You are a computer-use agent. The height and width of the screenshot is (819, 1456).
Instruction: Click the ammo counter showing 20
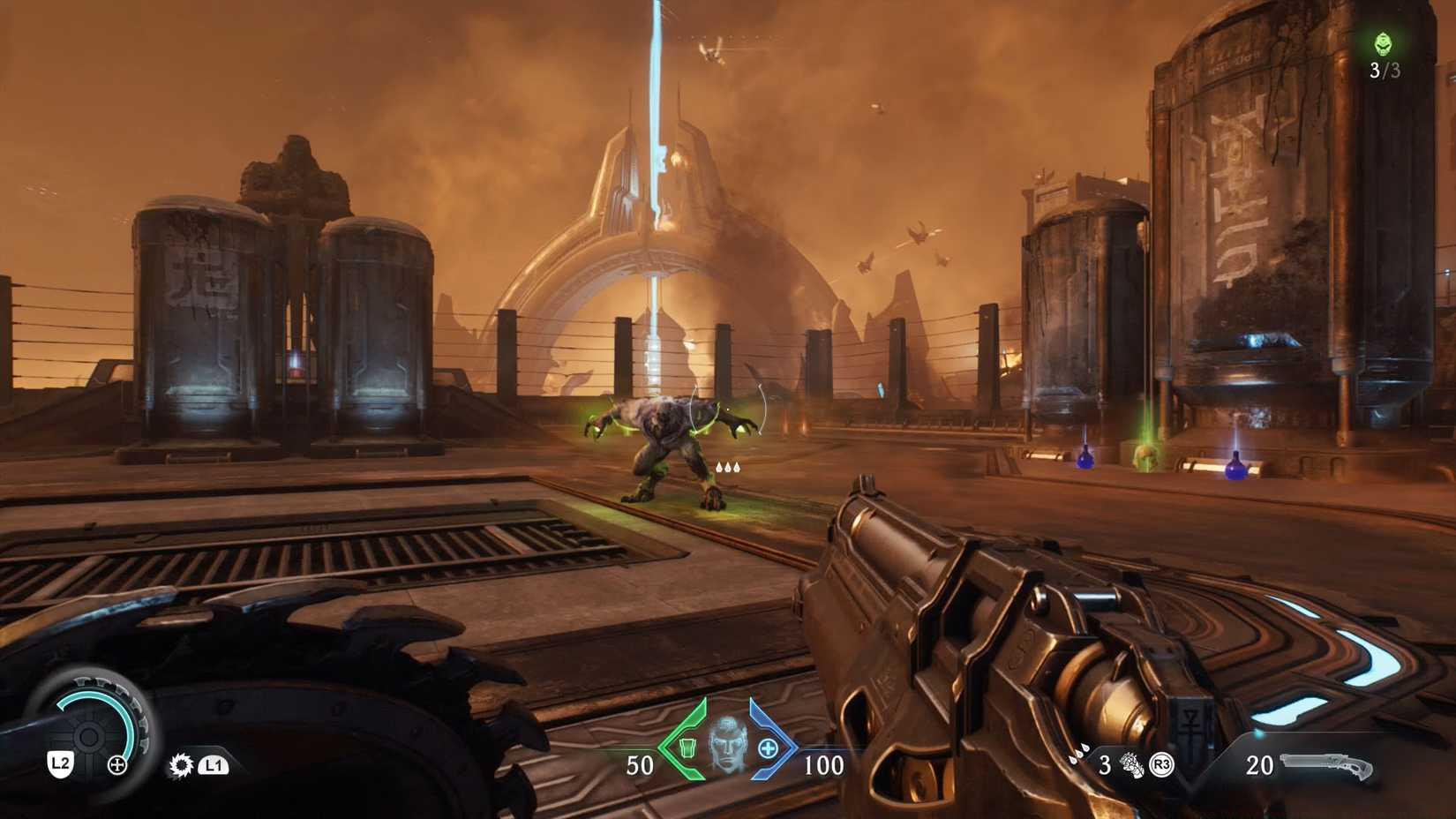pos(1260,765)
